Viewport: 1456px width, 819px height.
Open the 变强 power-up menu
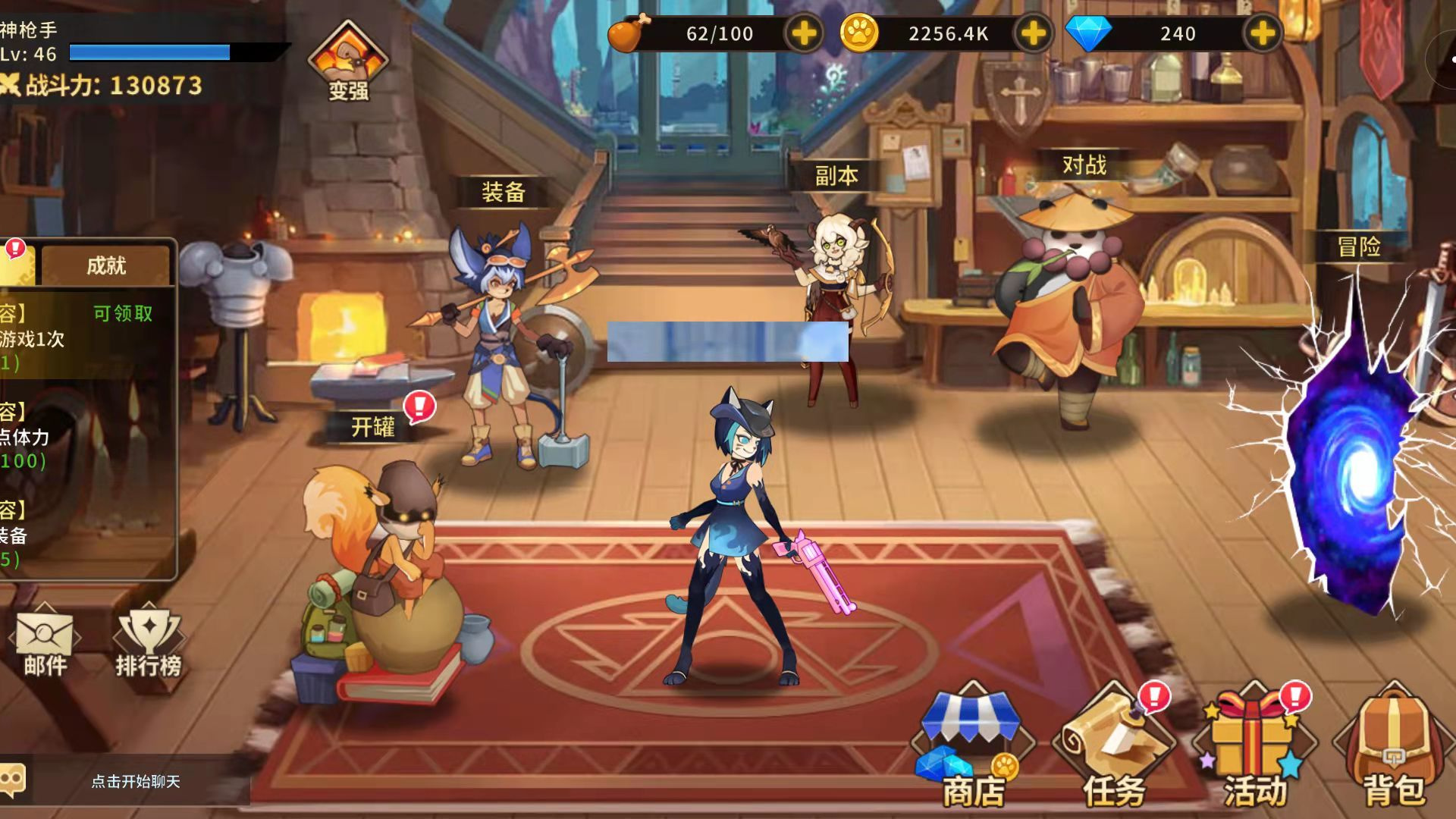(x=348, y=62)
